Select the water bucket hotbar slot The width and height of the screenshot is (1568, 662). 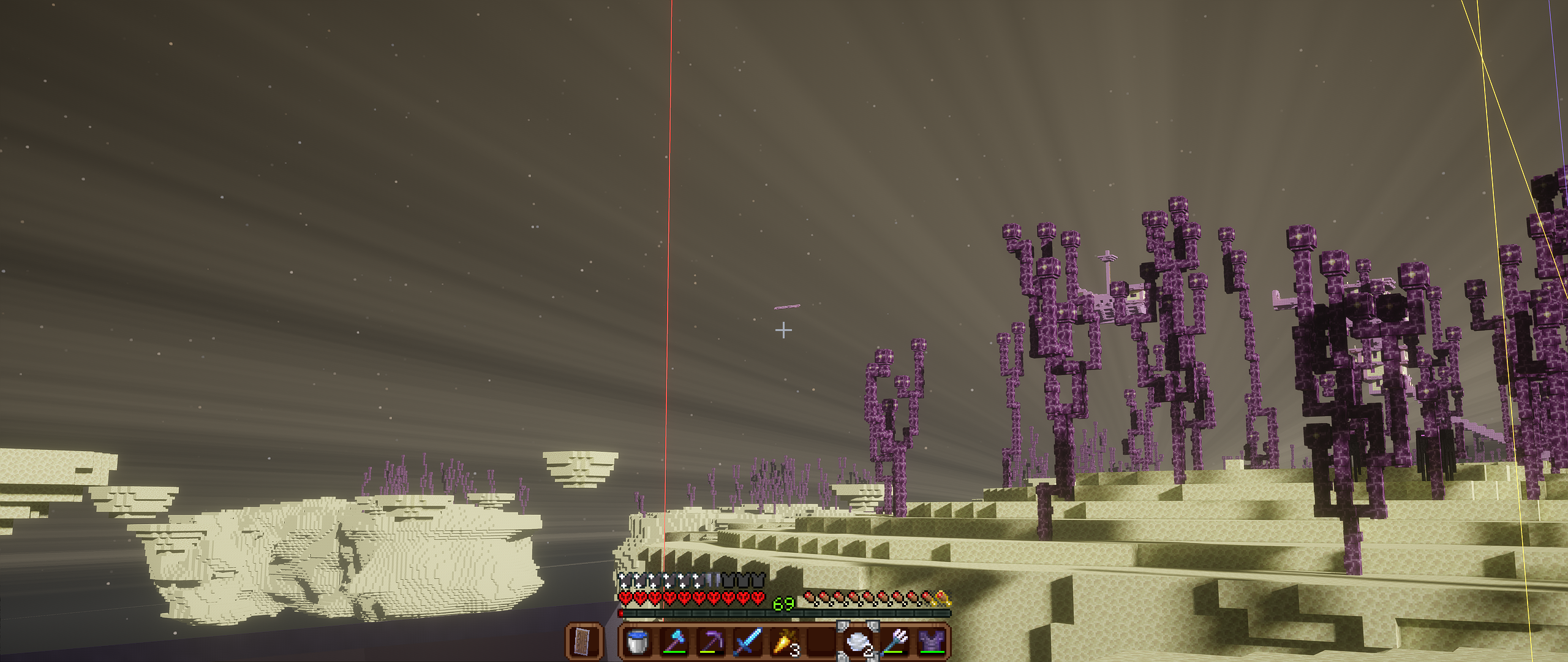(637, 642)
